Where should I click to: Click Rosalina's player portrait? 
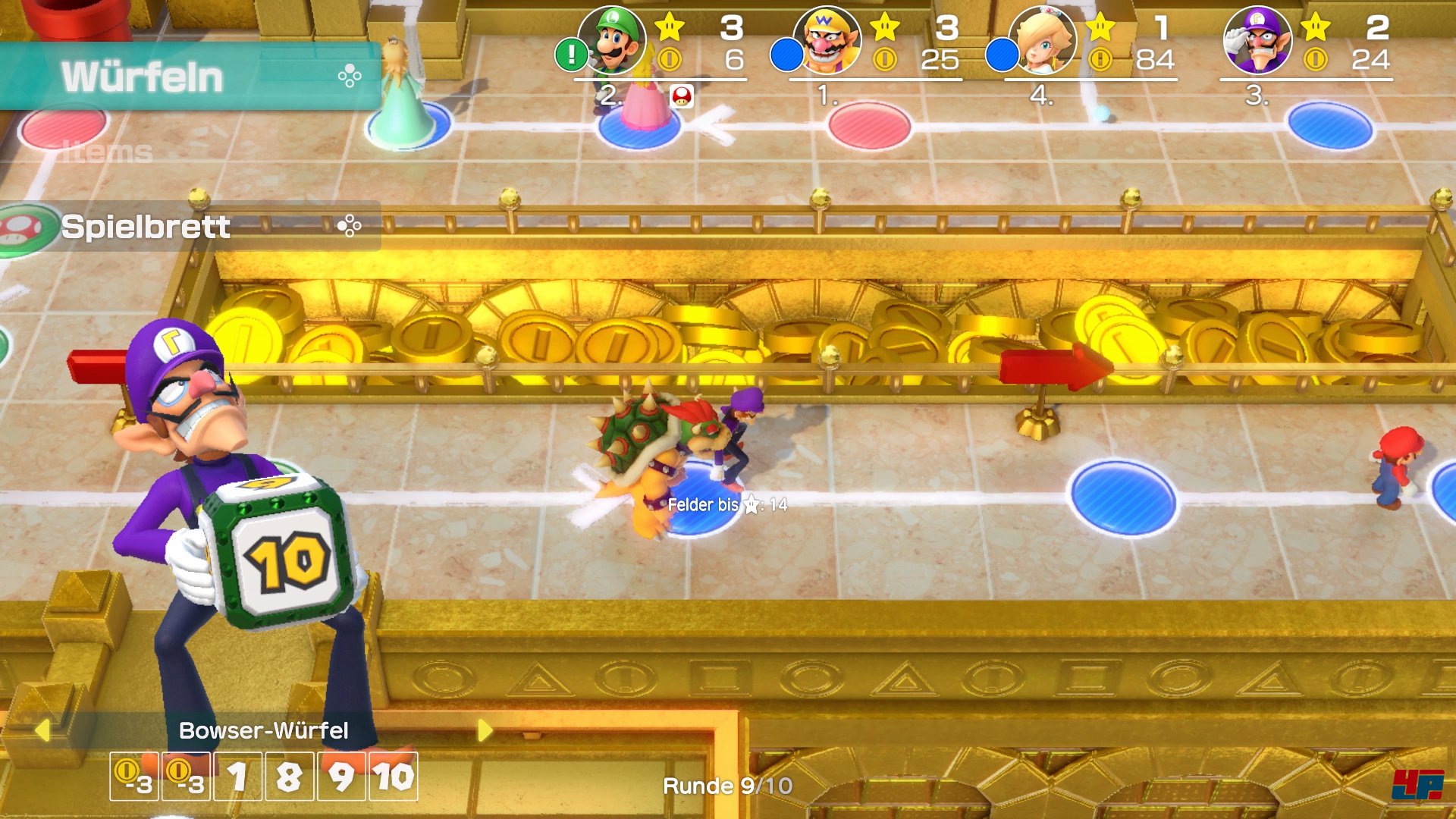(x=1042, y=41)
